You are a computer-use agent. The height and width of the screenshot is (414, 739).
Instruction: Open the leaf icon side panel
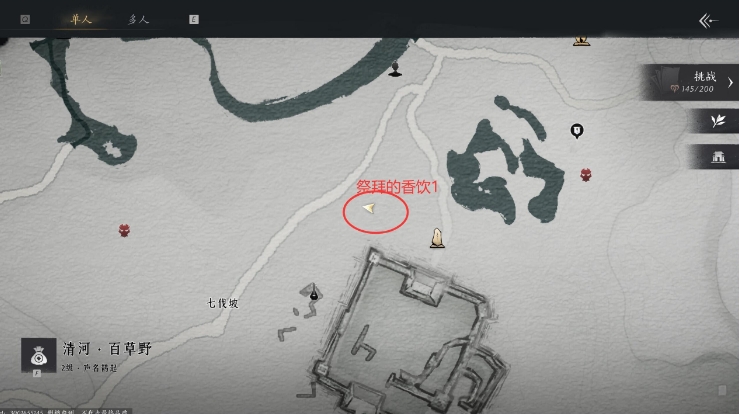click(716, 120)
